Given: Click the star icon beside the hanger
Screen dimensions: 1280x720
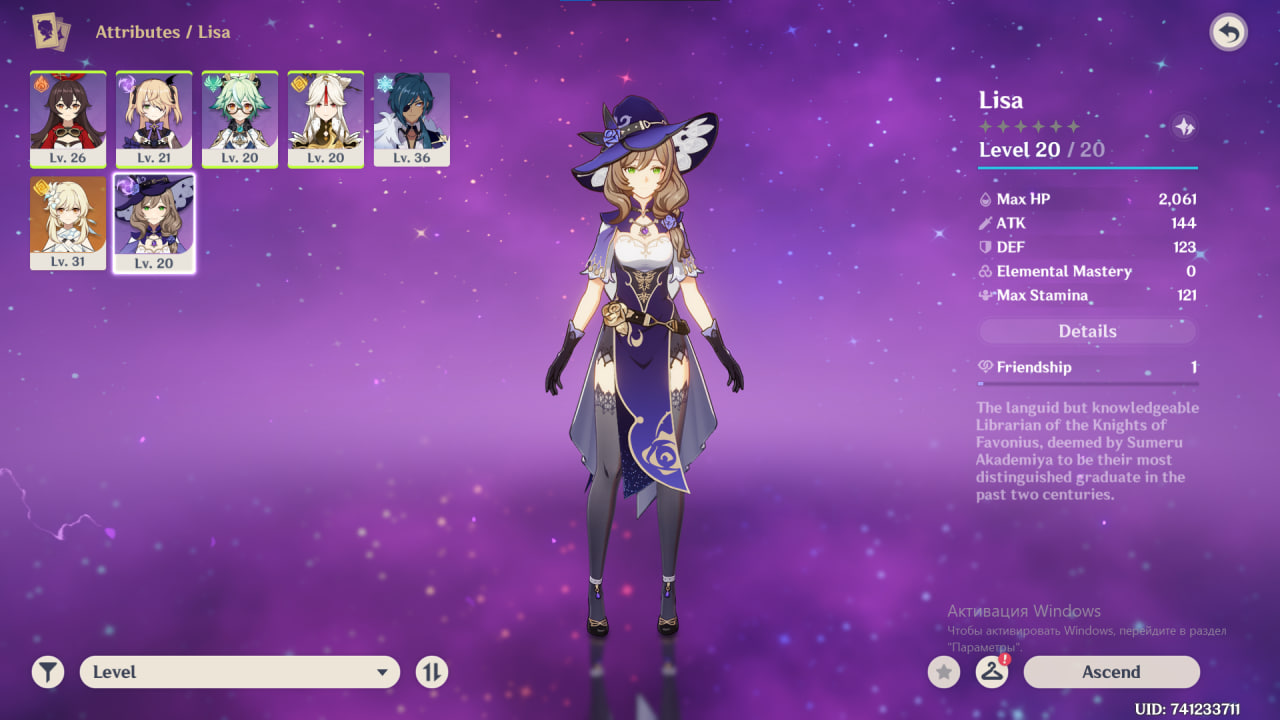Looking at the screenshot, I should (944, 672).
